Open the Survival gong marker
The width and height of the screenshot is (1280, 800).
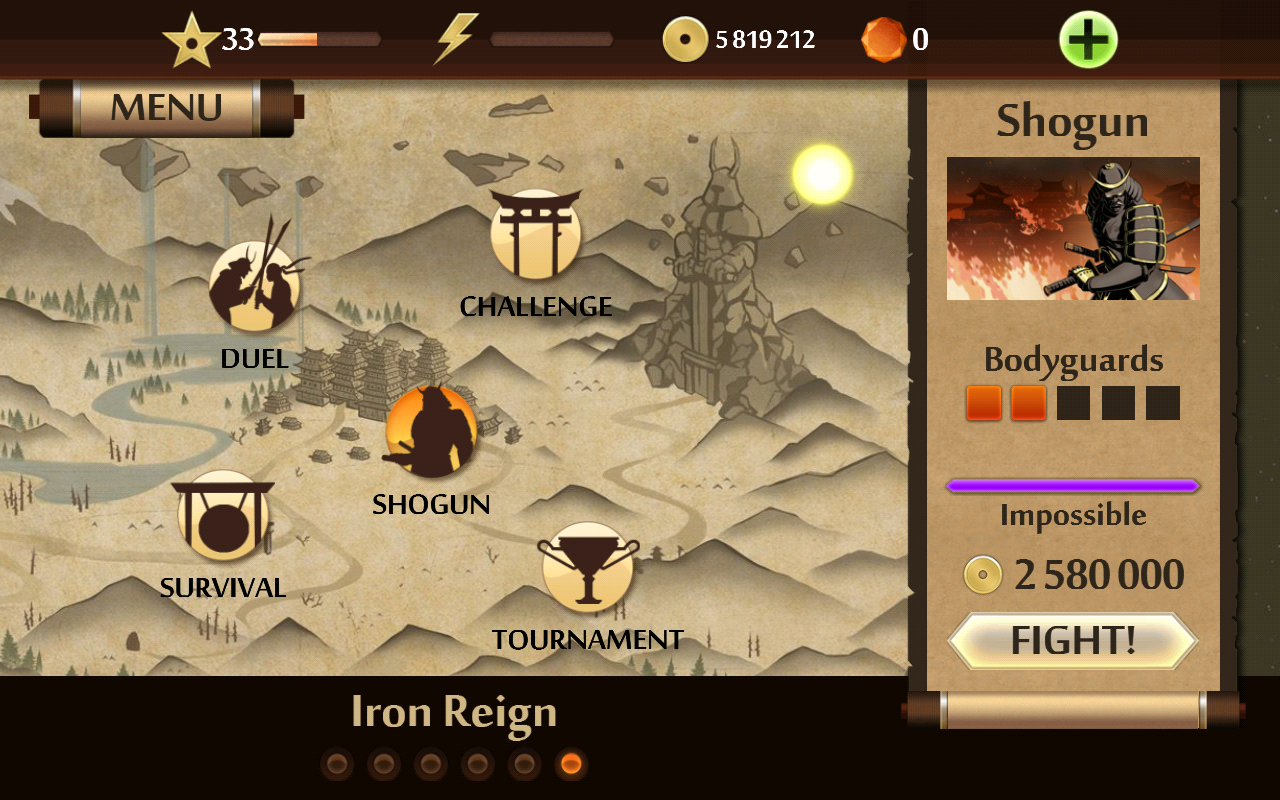point(224,516)
